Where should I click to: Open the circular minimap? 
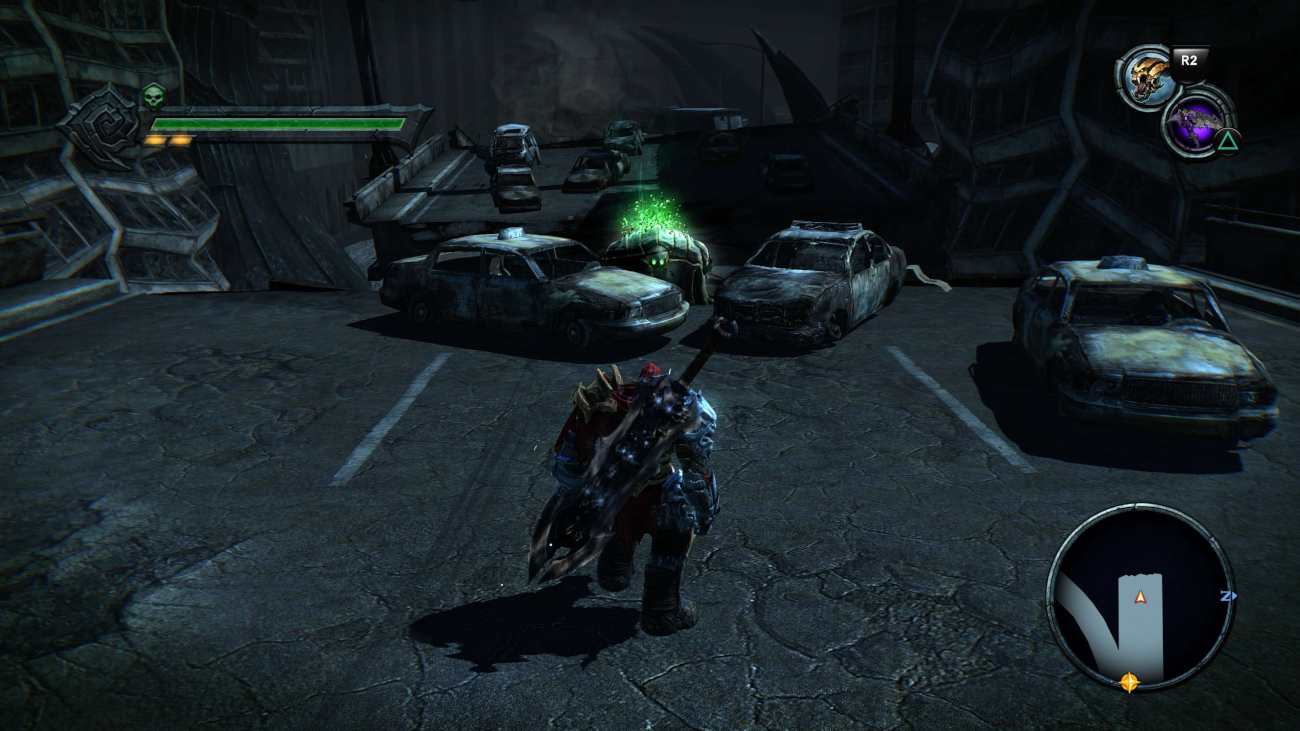pos(1140,597)
